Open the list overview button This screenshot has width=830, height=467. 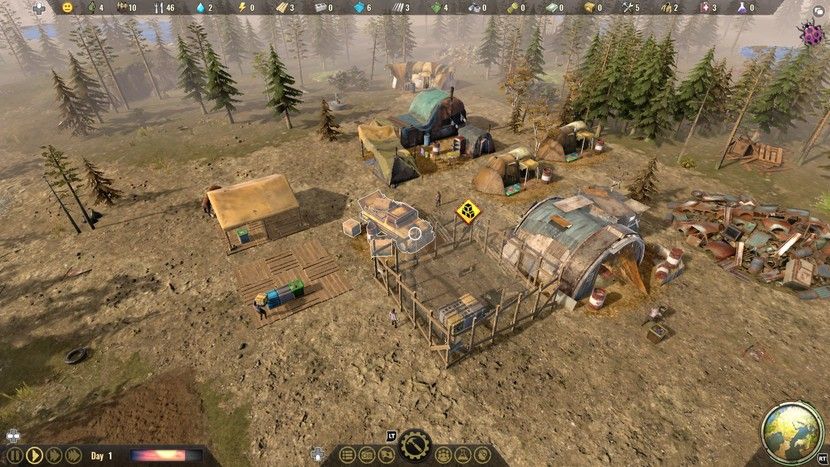coord(347,456)
